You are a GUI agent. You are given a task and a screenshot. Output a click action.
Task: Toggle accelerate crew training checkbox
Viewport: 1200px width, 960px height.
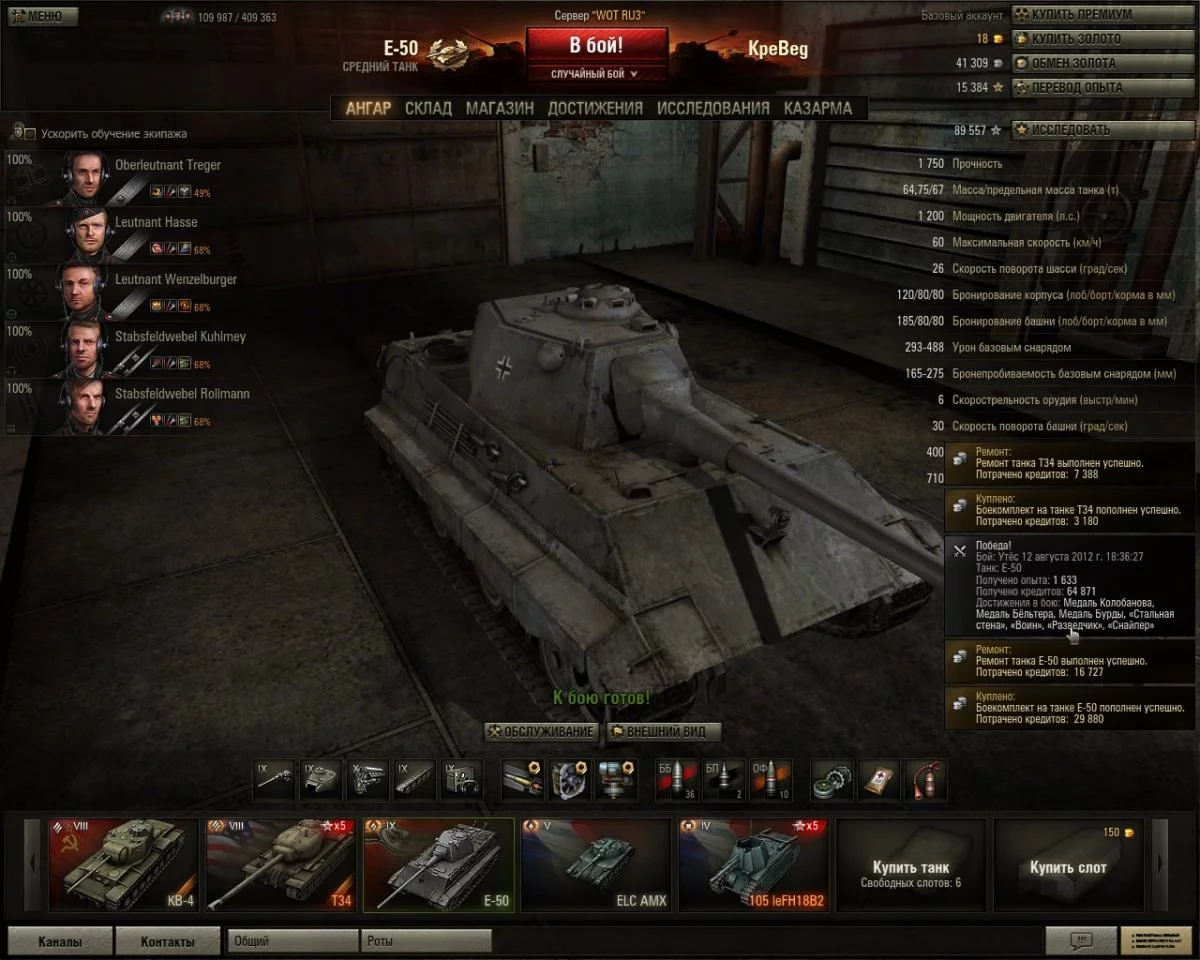point(30,134)
